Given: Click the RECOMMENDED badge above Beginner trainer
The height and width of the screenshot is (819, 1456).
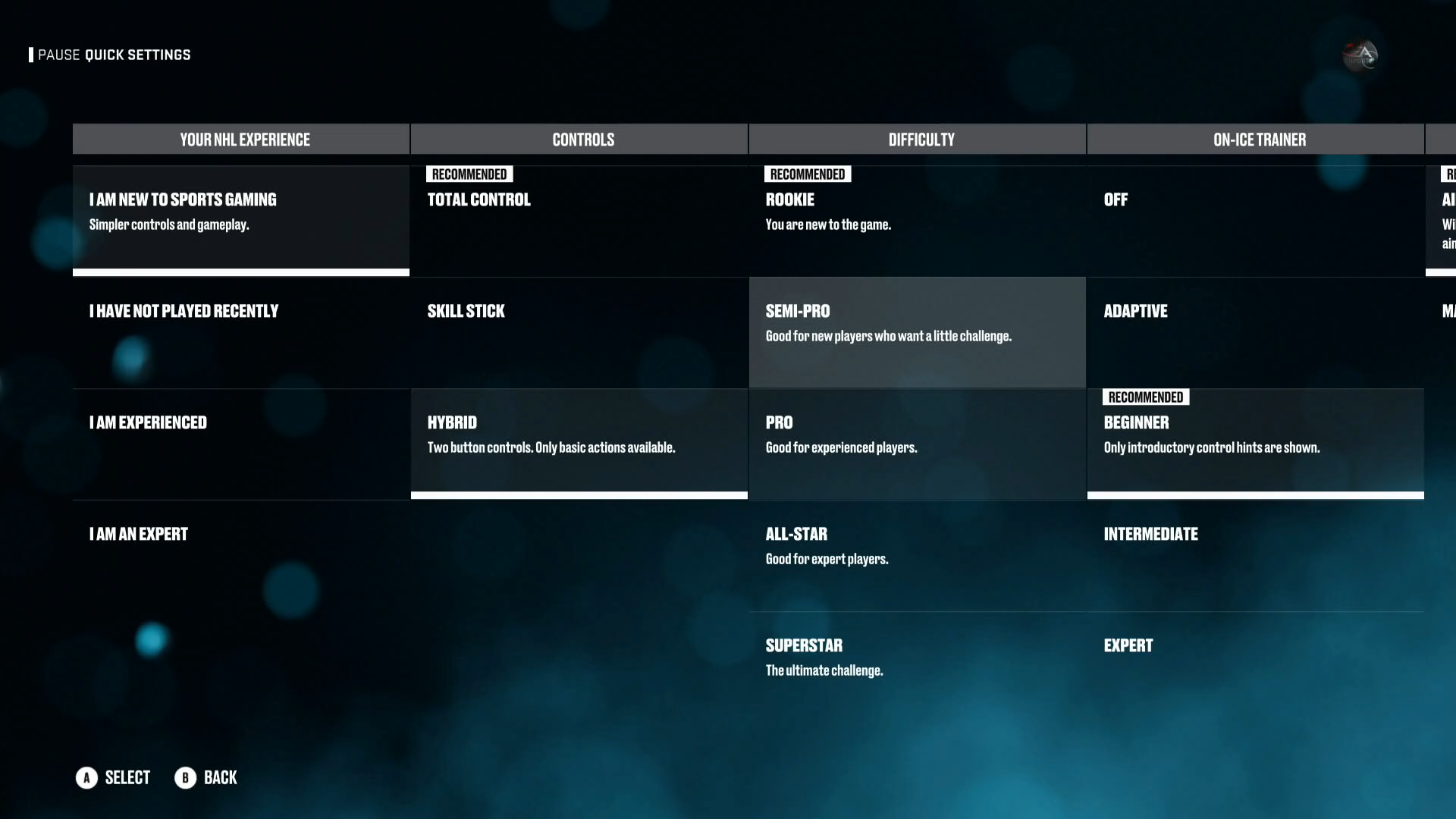Looking at the screenshot, I should tap(1146, 397).
